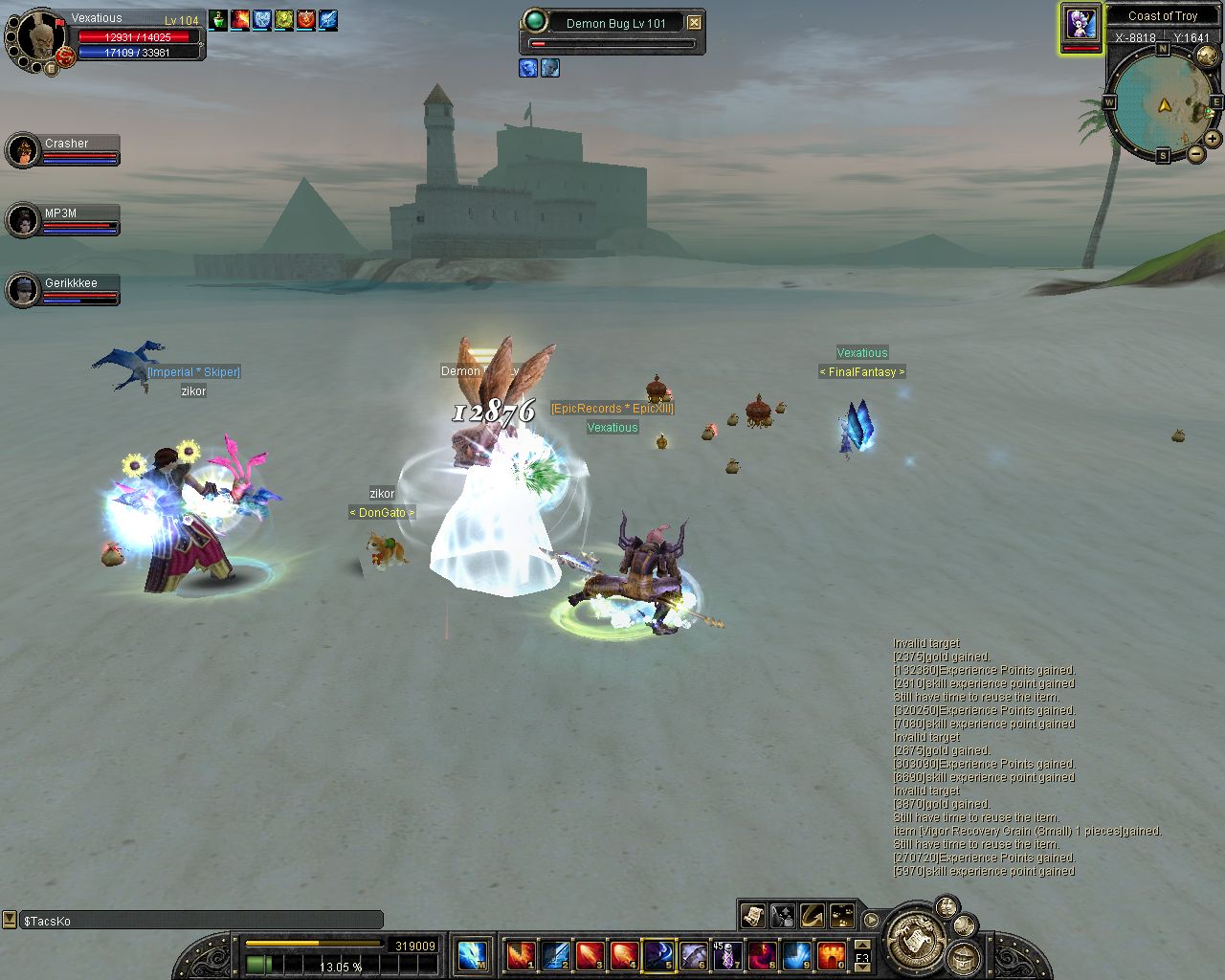Open the fairy pet portrait
The width and height of the screenshot is (1225, 980).
pyautogui.click(x=1081, y=25)
